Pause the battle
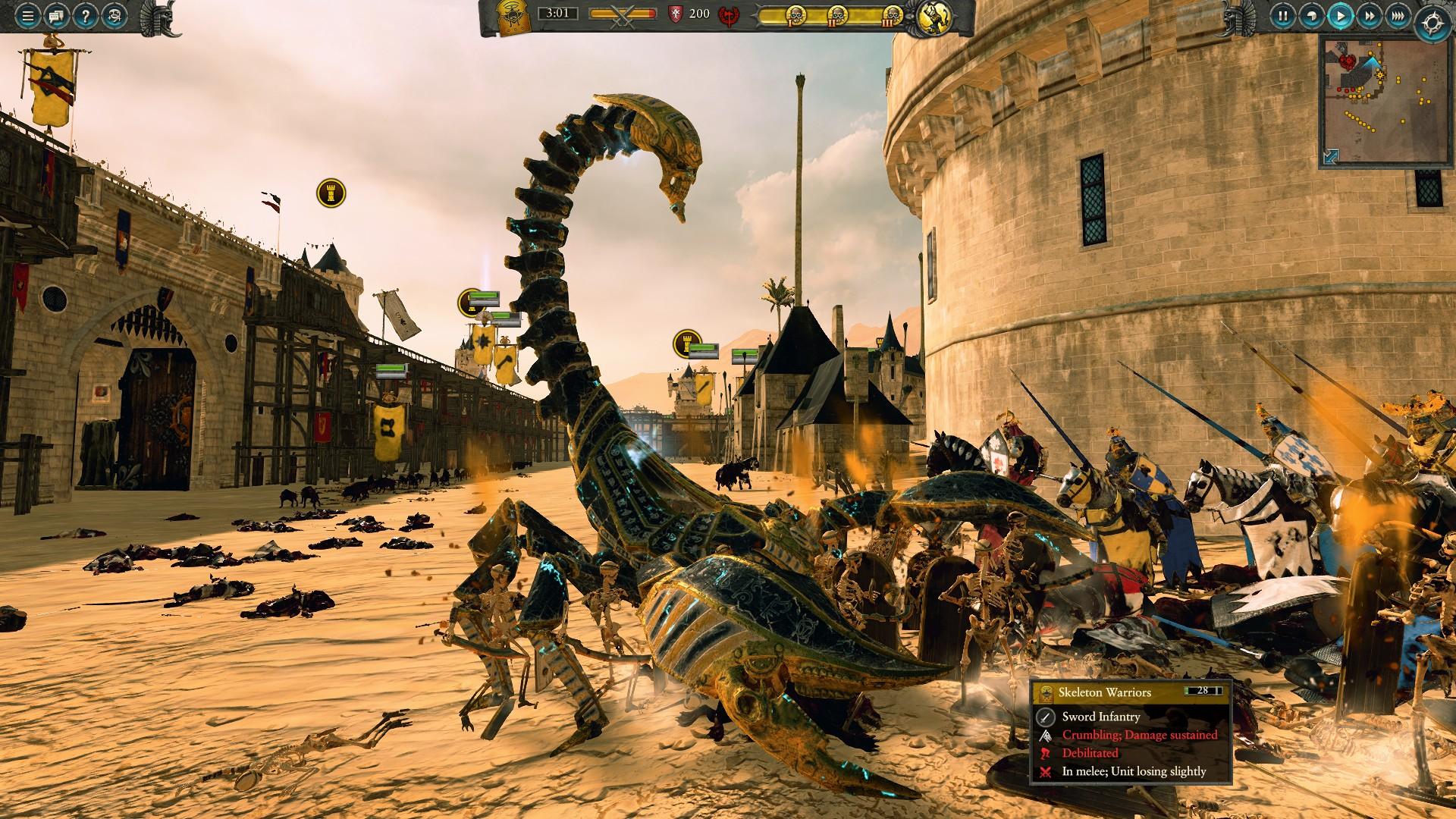Image resolution: width=1456 pixels, height=819 pixels. (x=1283, y=15)
